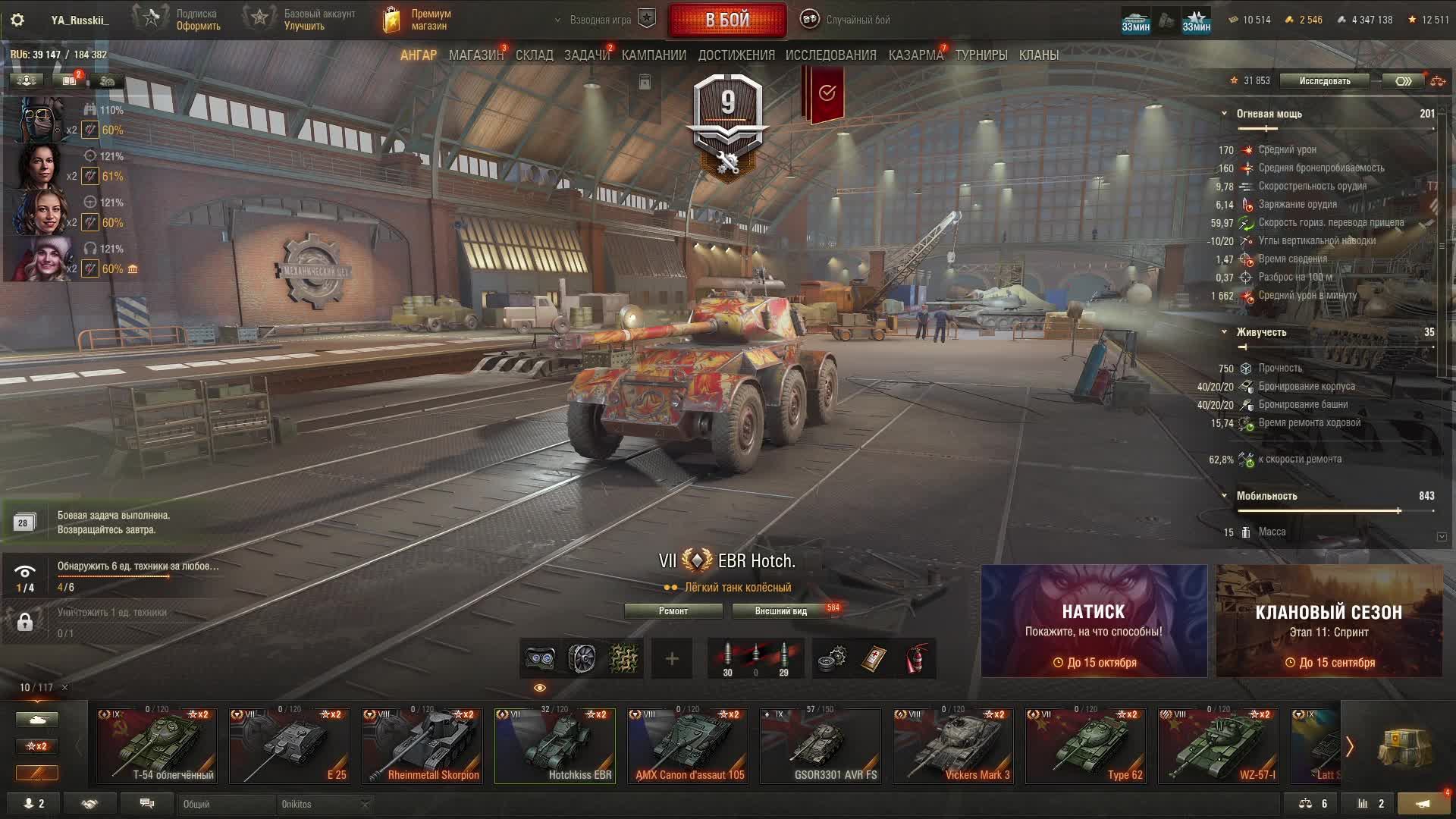Open Внешний вид customization

coord(780,611)
